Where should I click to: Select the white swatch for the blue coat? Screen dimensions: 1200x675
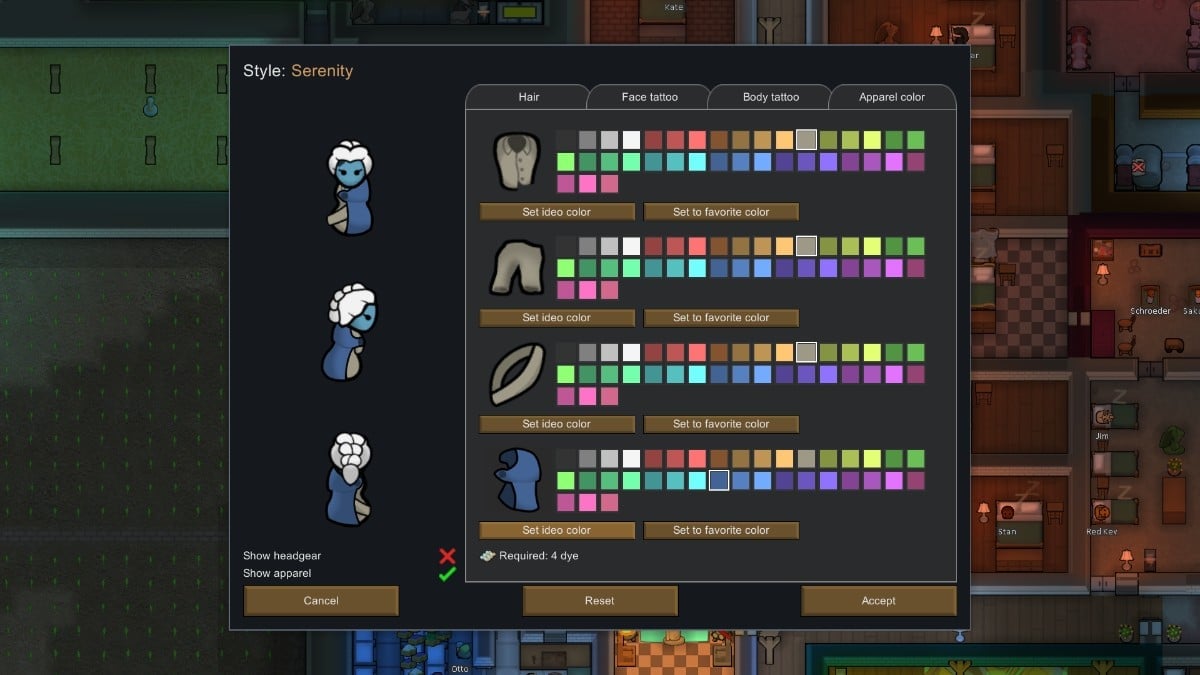coord(631,458)
